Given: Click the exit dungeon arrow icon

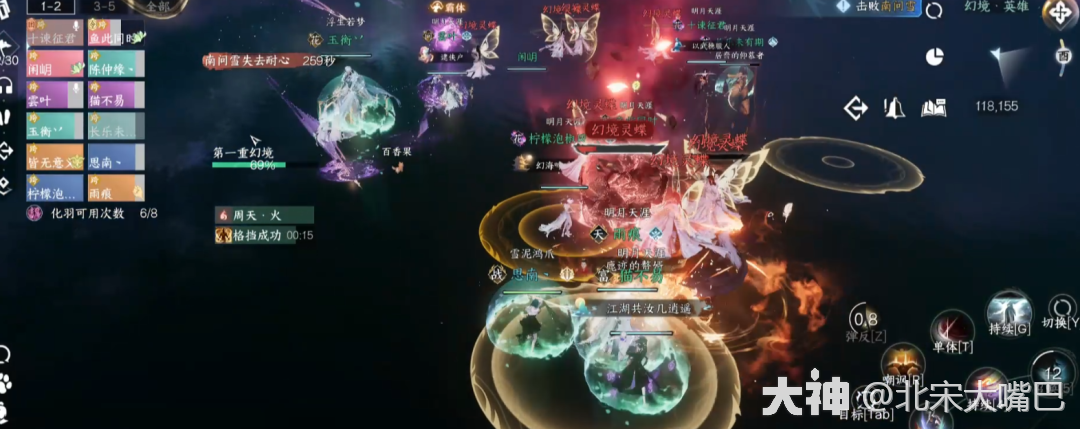Looking at the screenshot, I should 856,107.
